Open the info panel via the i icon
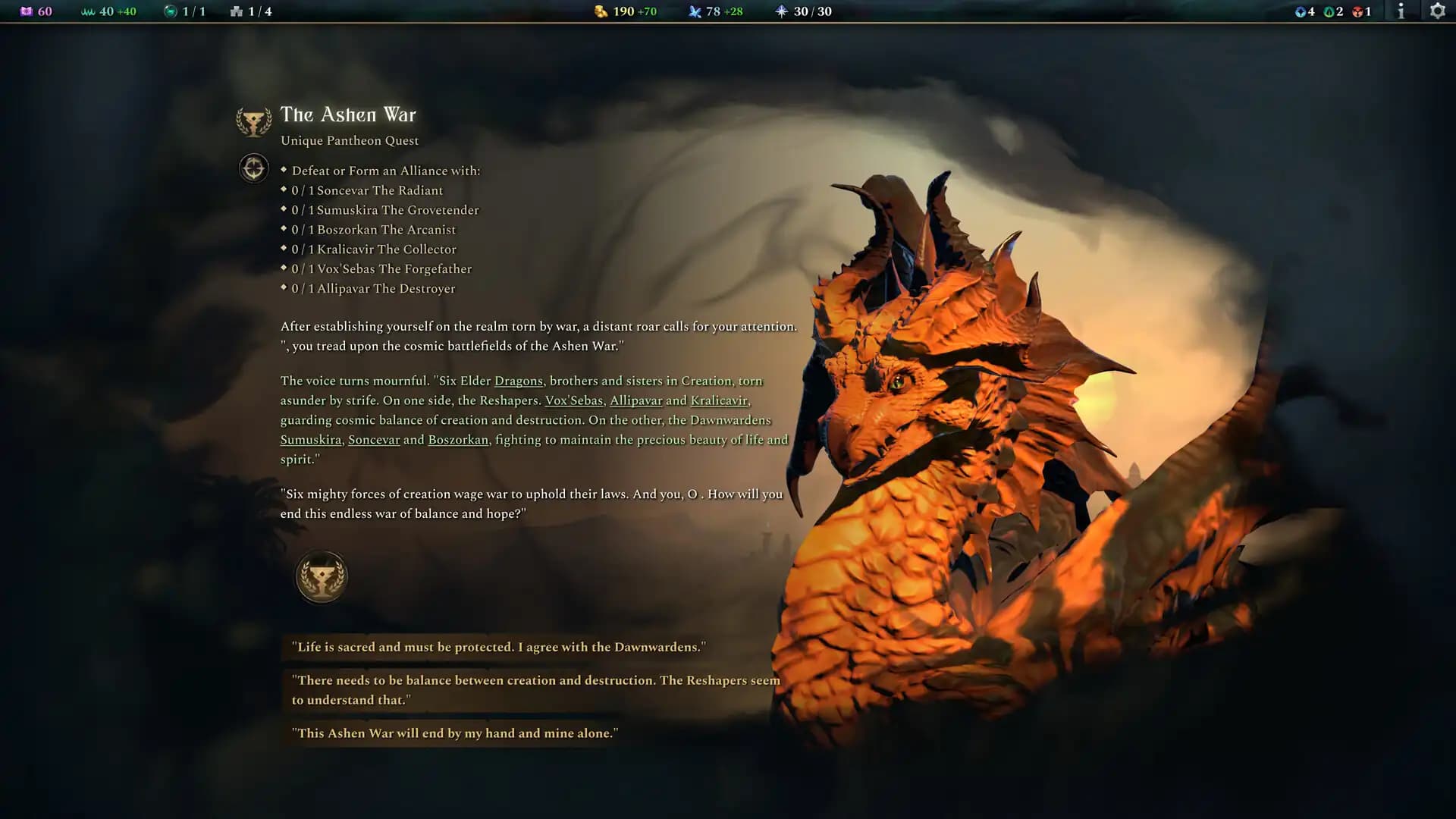1456x819 pixels. pyautogui.click(x=1401, y=11)
